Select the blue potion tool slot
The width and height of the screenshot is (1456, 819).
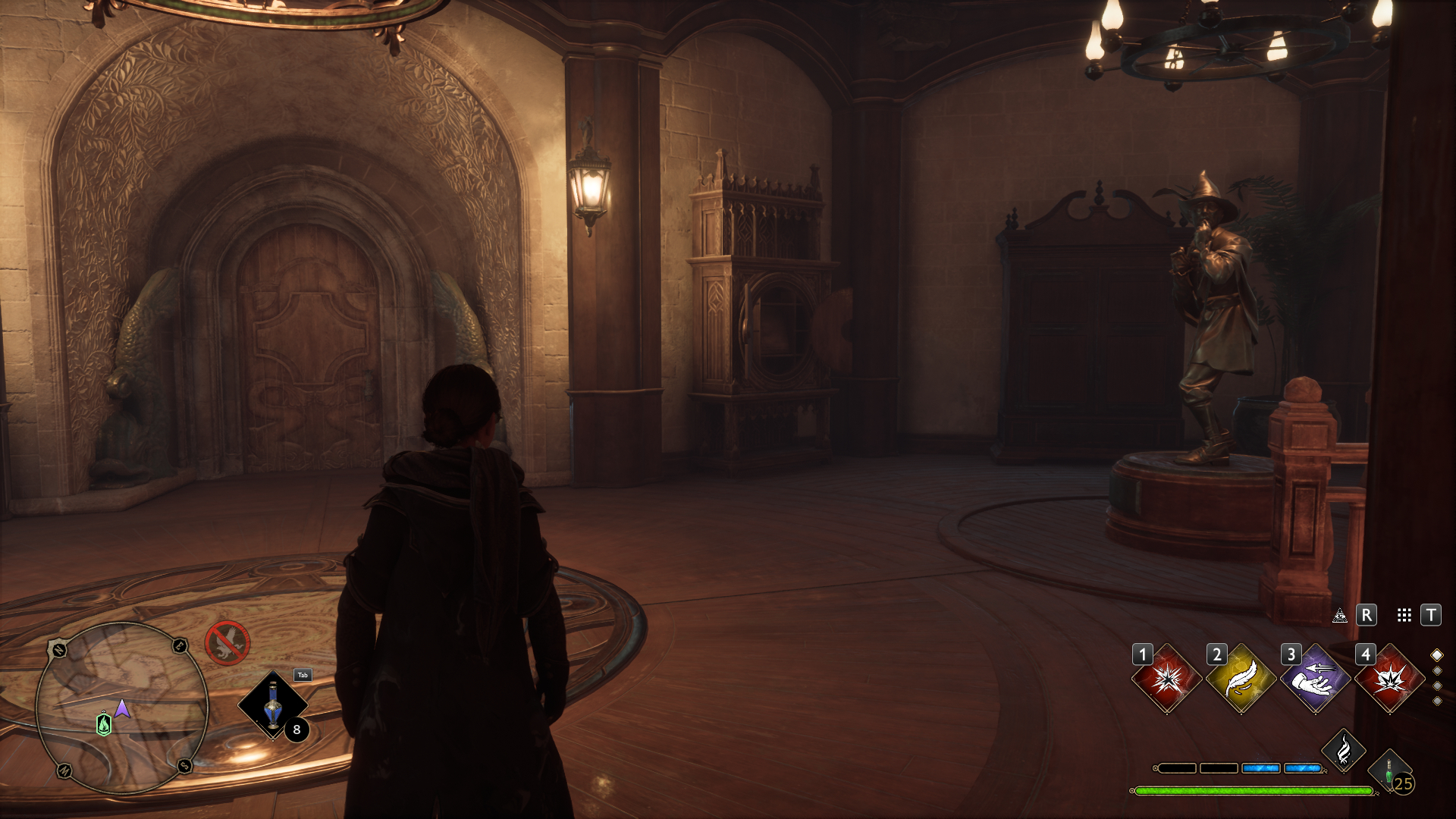pyautogui.click(x=273, y=705)
